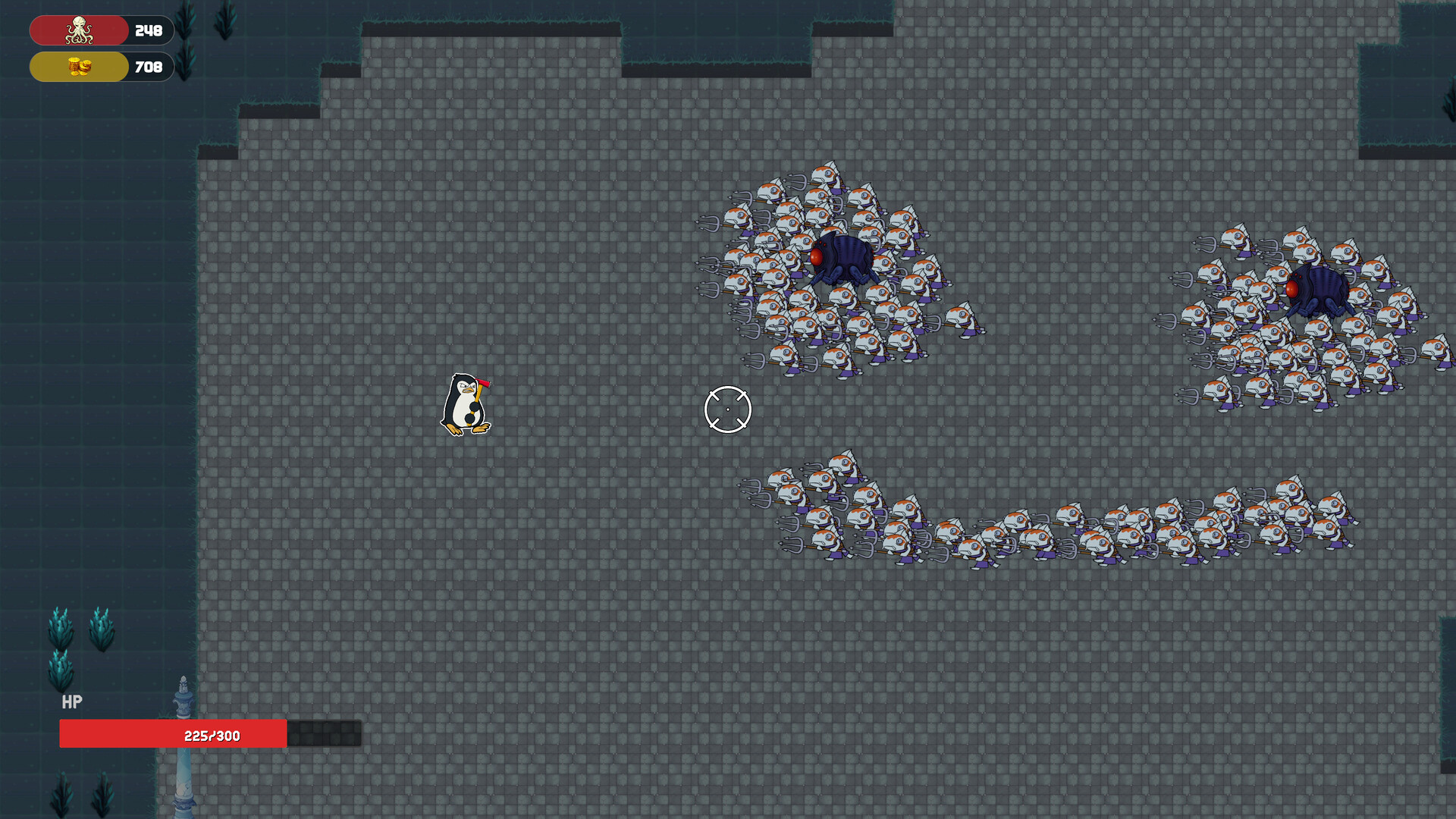Click the octopus kill counter icon
Image resolution: width=1456 pixels, height=819 pixels.
(78, 30)
